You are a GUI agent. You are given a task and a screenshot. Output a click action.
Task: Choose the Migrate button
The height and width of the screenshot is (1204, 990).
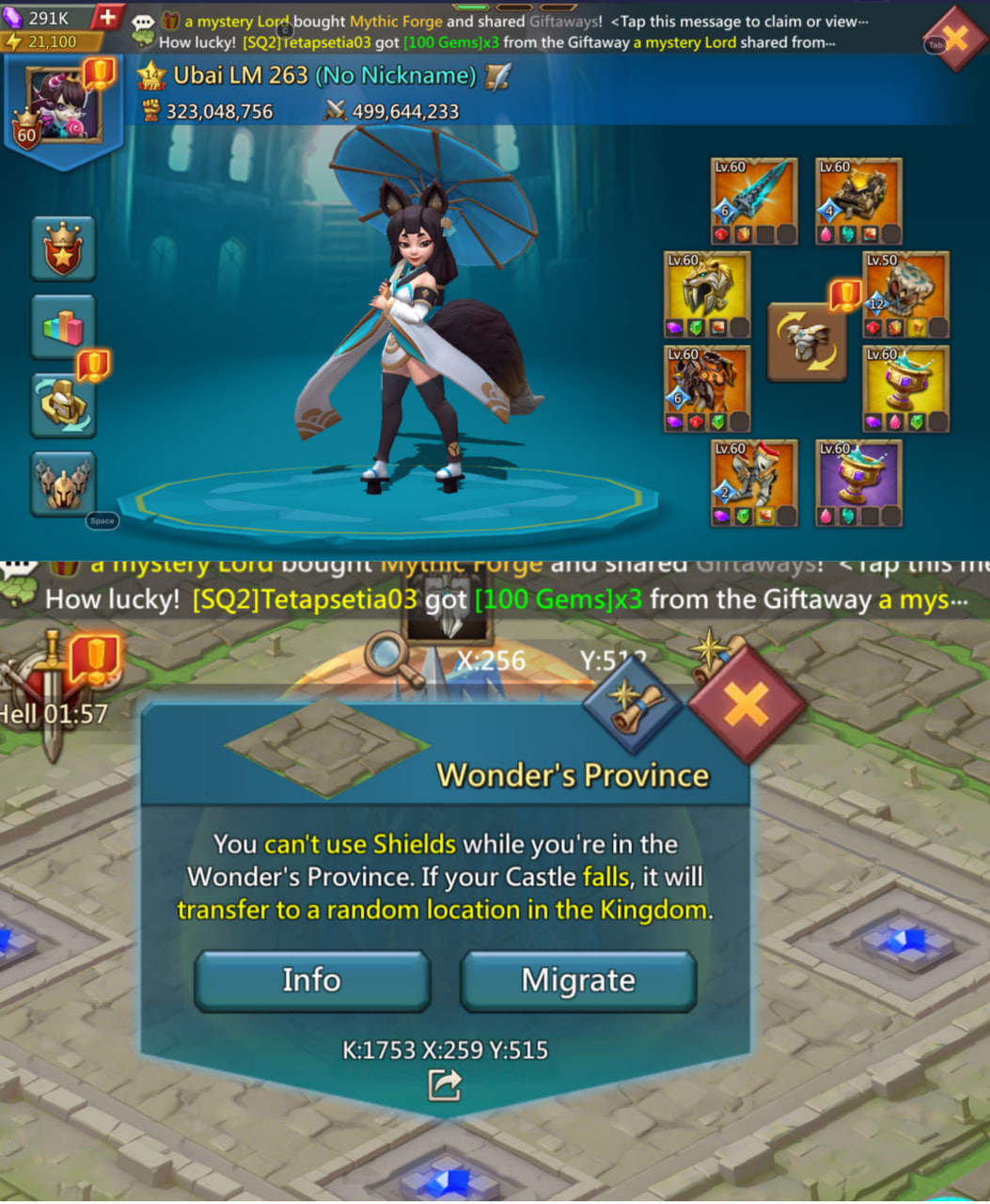point(578,980)
